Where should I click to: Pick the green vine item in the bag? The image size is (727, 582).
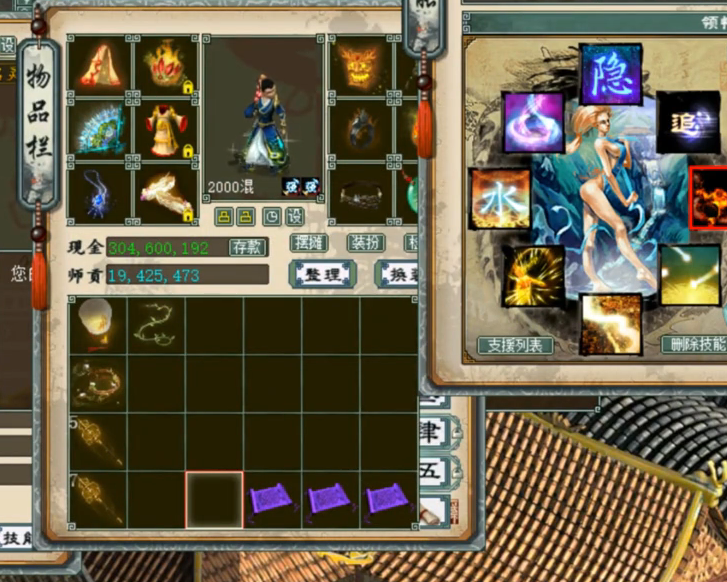coord(156,324)
